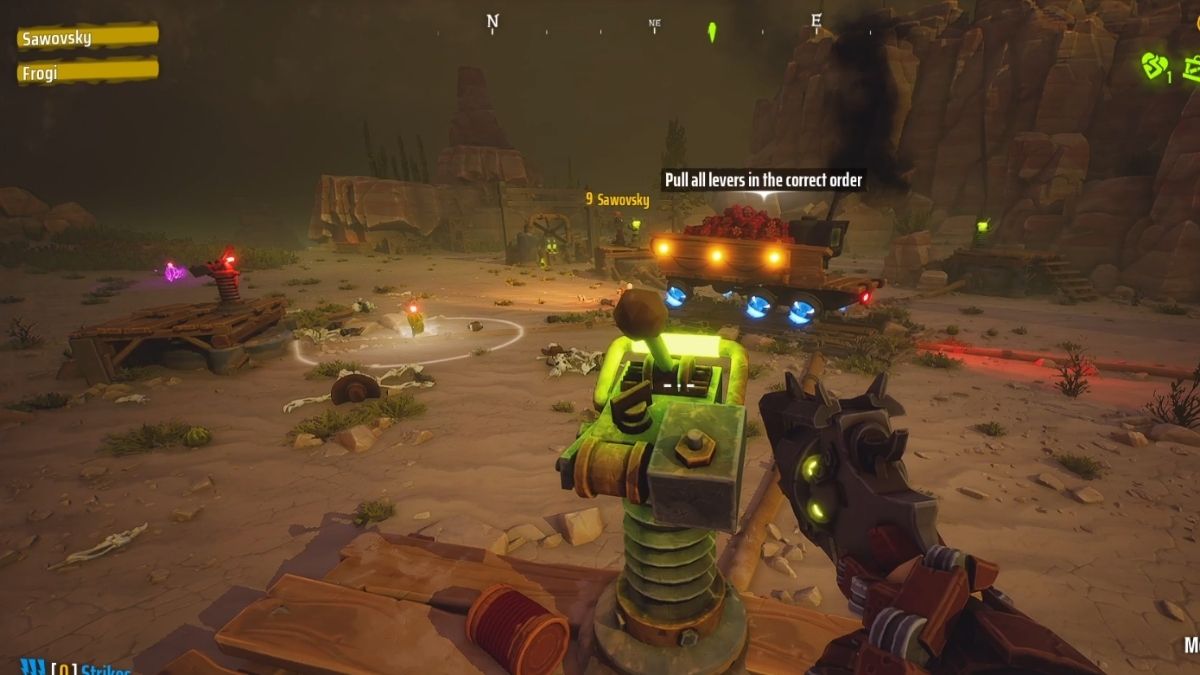Select the Sawovsky party member bar
The height and width of the screenshot is (675, 1200).
pyautogui.click(x=87, y=38)
